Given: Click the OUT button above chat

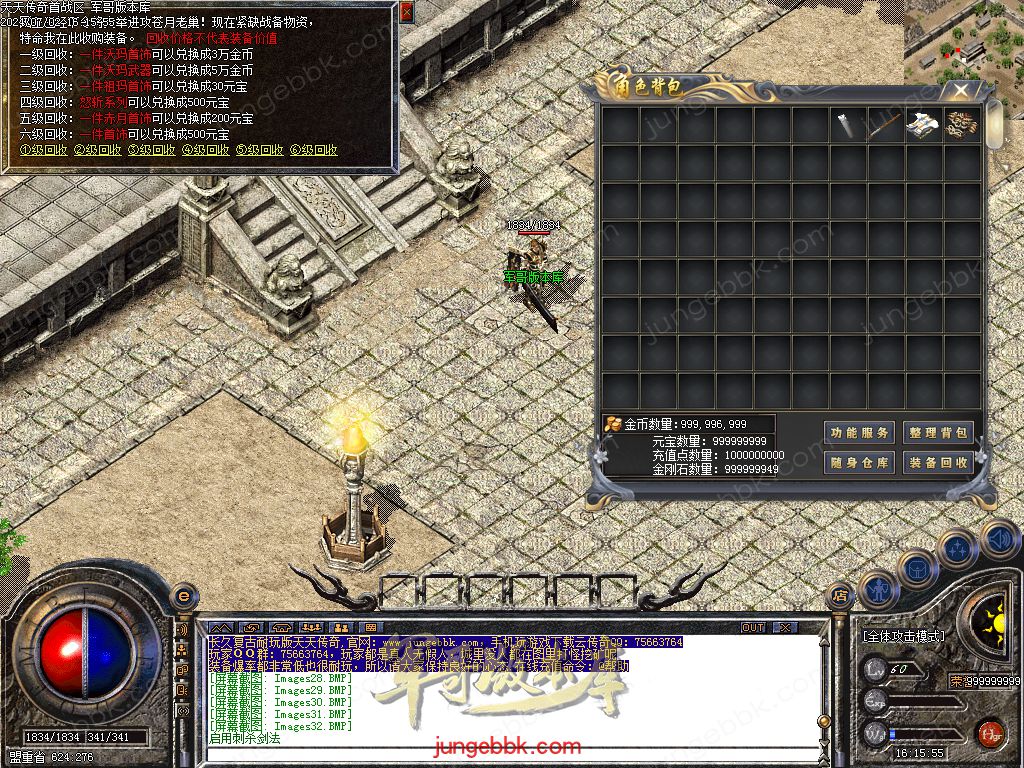Looking at the screenshot, I should [753, 627].
